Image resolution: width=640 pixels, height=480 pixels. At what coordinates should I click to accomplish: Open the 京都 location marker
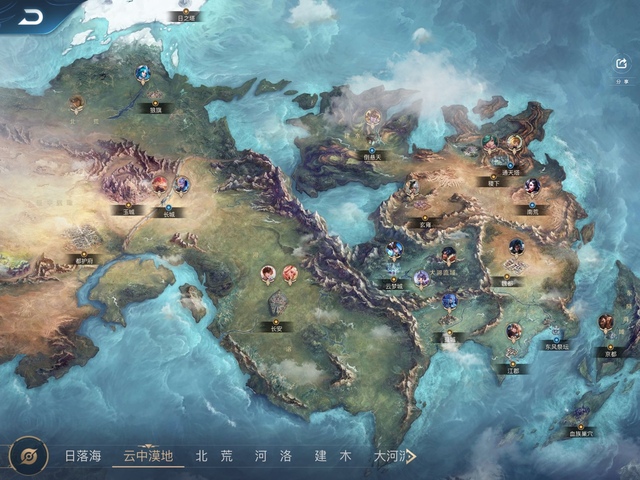pyautogui.click(x=607, y=353)
